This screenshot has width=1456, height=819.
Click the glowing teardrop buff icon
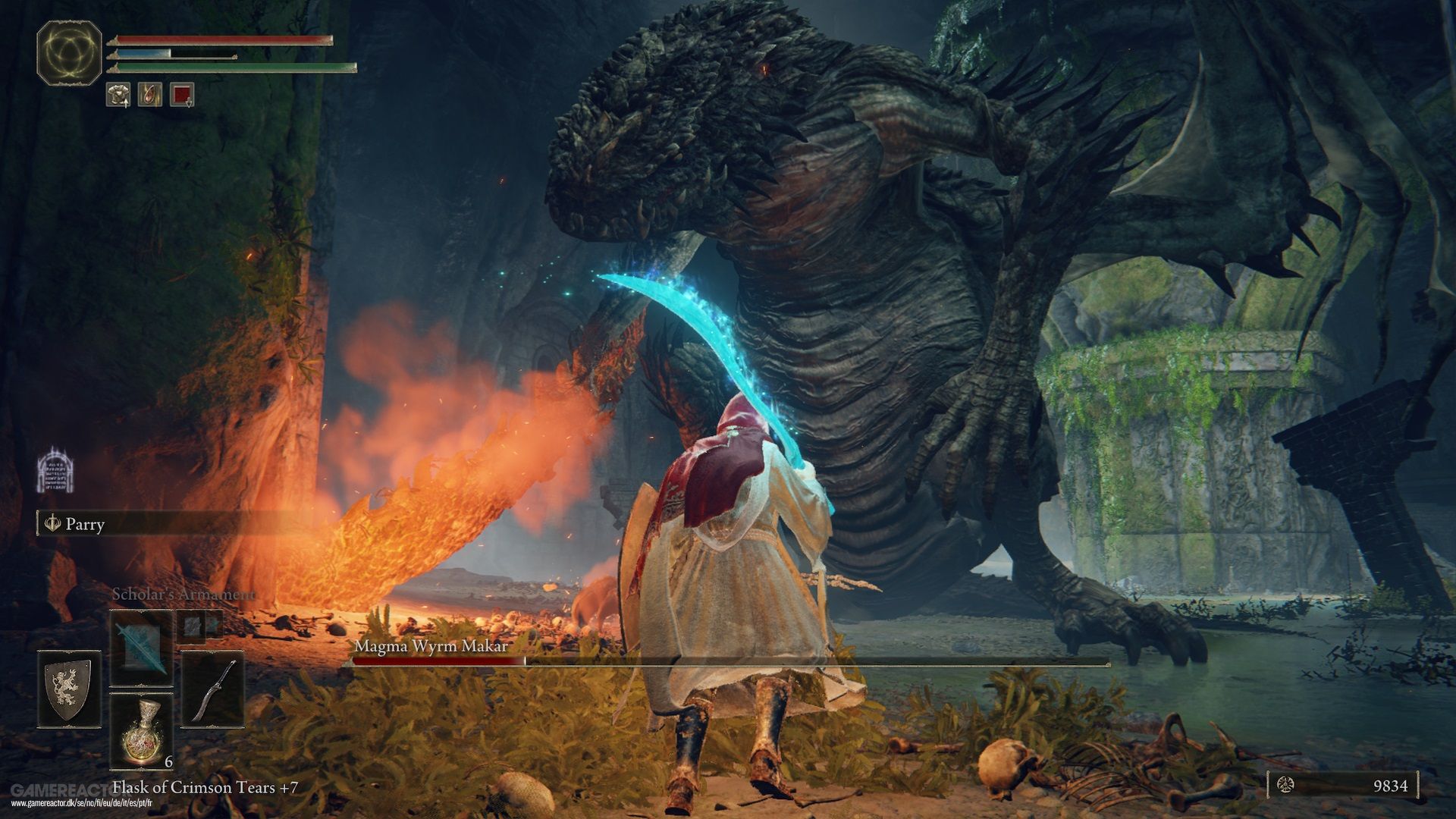pyautogui.click(x=150, y=95)
